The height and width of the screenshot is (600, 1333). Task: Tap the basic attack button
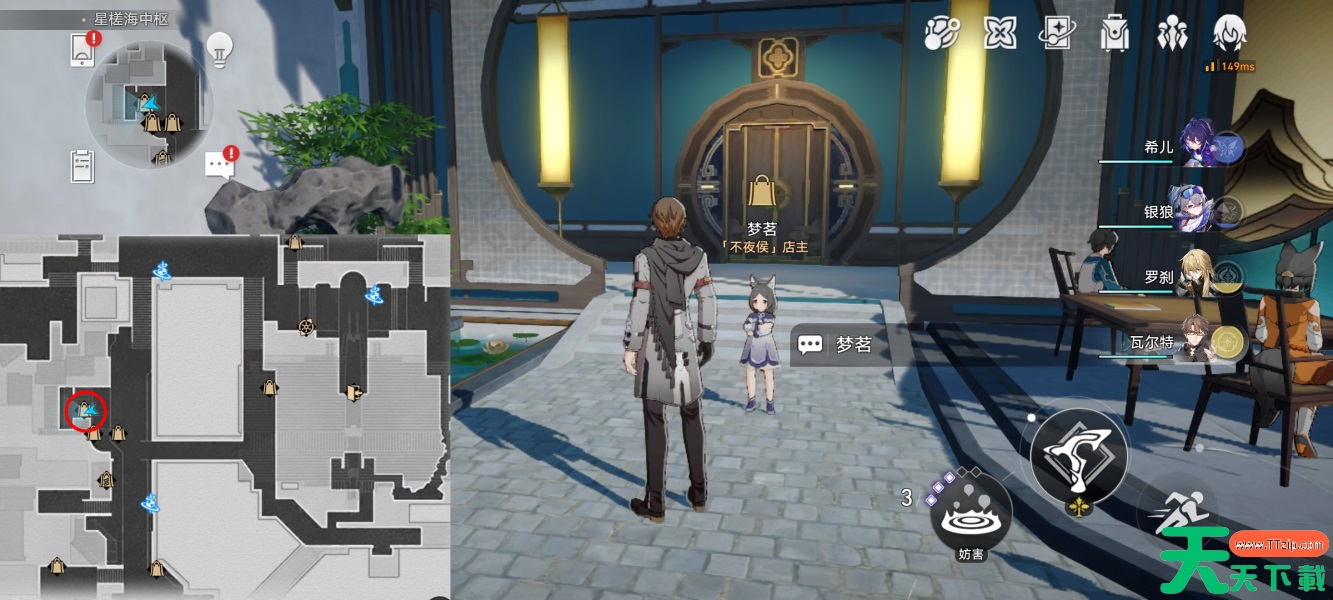(1078, 456)
